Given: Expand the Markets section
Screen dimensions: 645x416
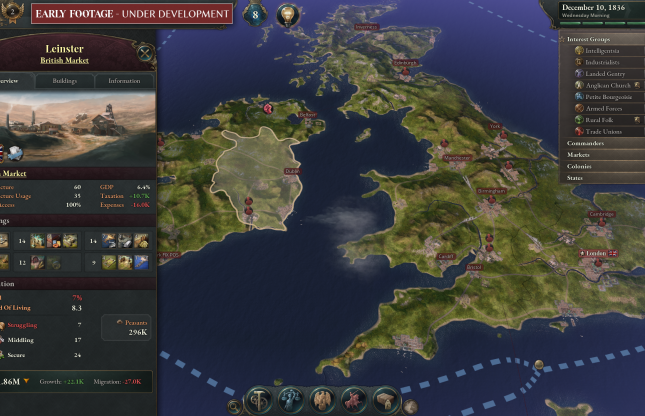Looking at the screenshot, I should point(579,155).
